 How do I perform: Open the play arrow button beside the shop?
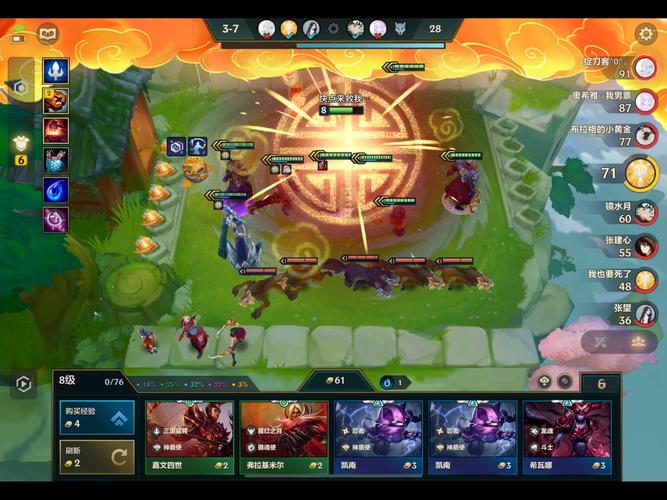pos(23,384)
